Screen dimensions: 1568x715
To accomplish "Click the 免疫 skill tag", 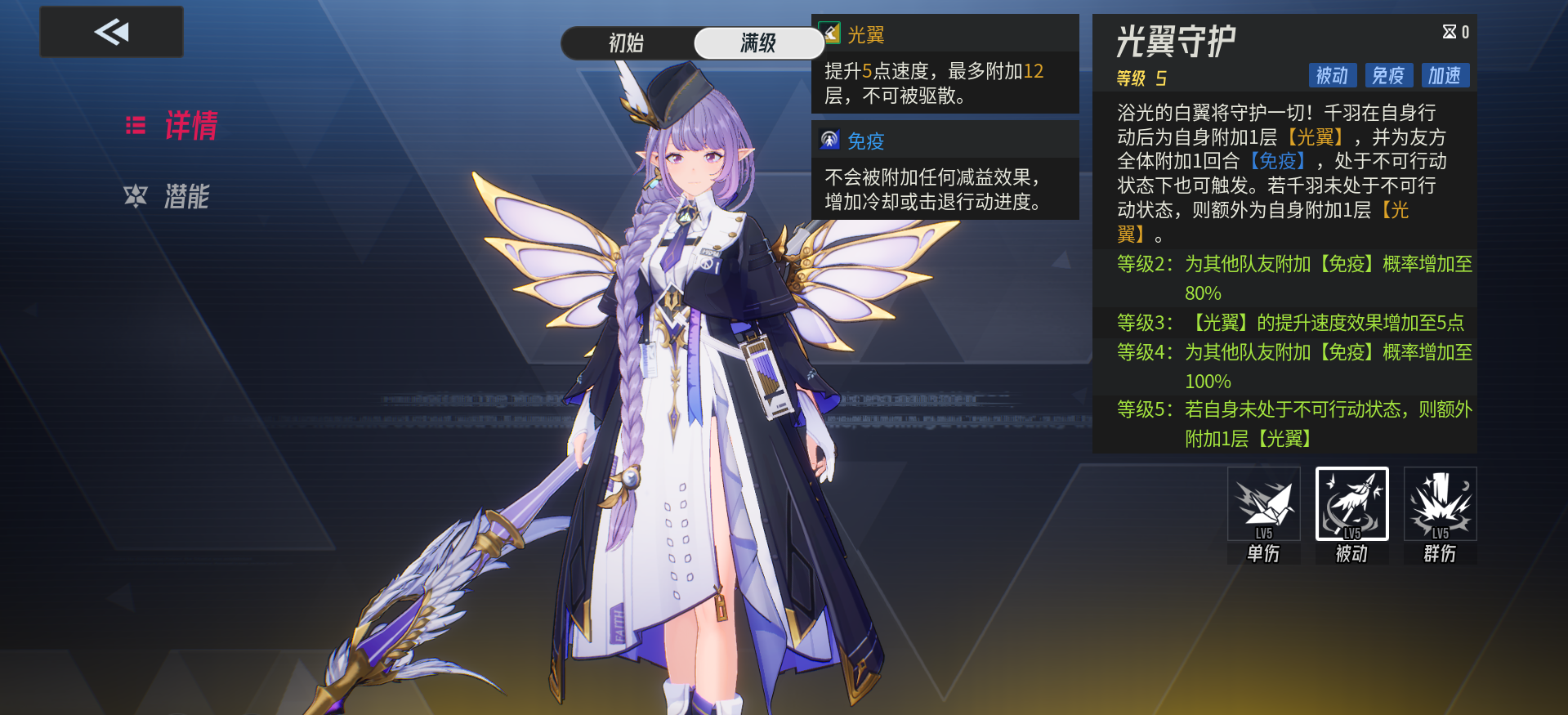I will pos(1388,76).
